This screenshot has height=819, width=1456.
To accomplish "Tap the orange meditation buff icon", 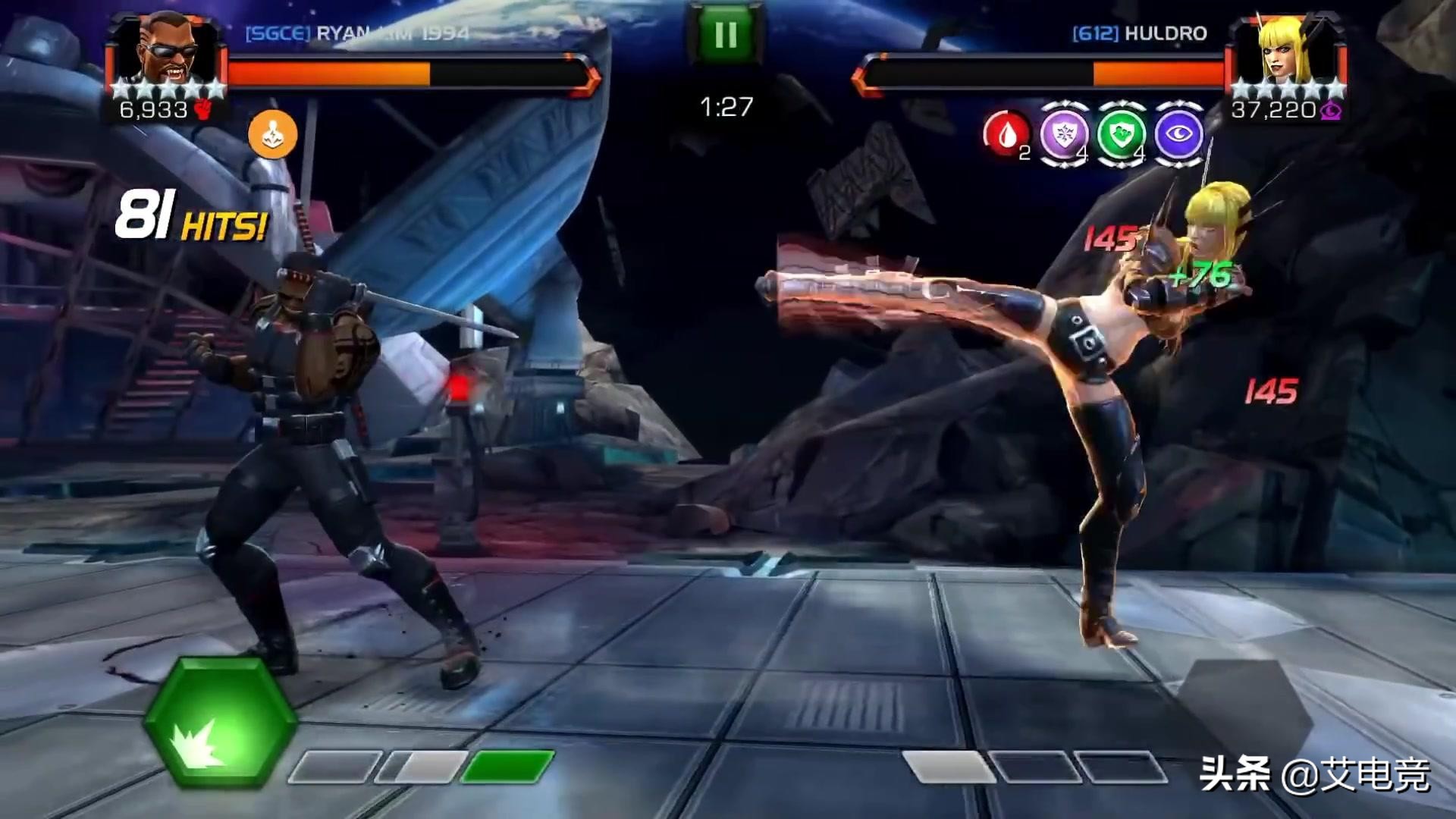I will pyautogui.click(x=273, y=134).
